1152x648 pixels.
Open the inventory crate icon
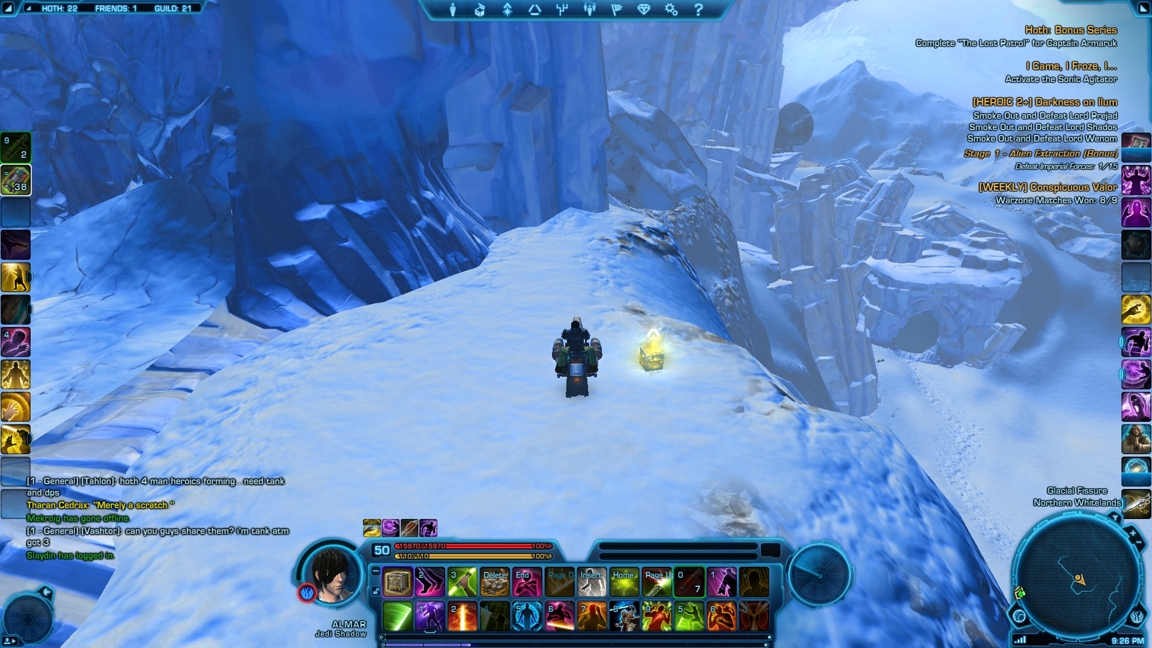[480, 10]
